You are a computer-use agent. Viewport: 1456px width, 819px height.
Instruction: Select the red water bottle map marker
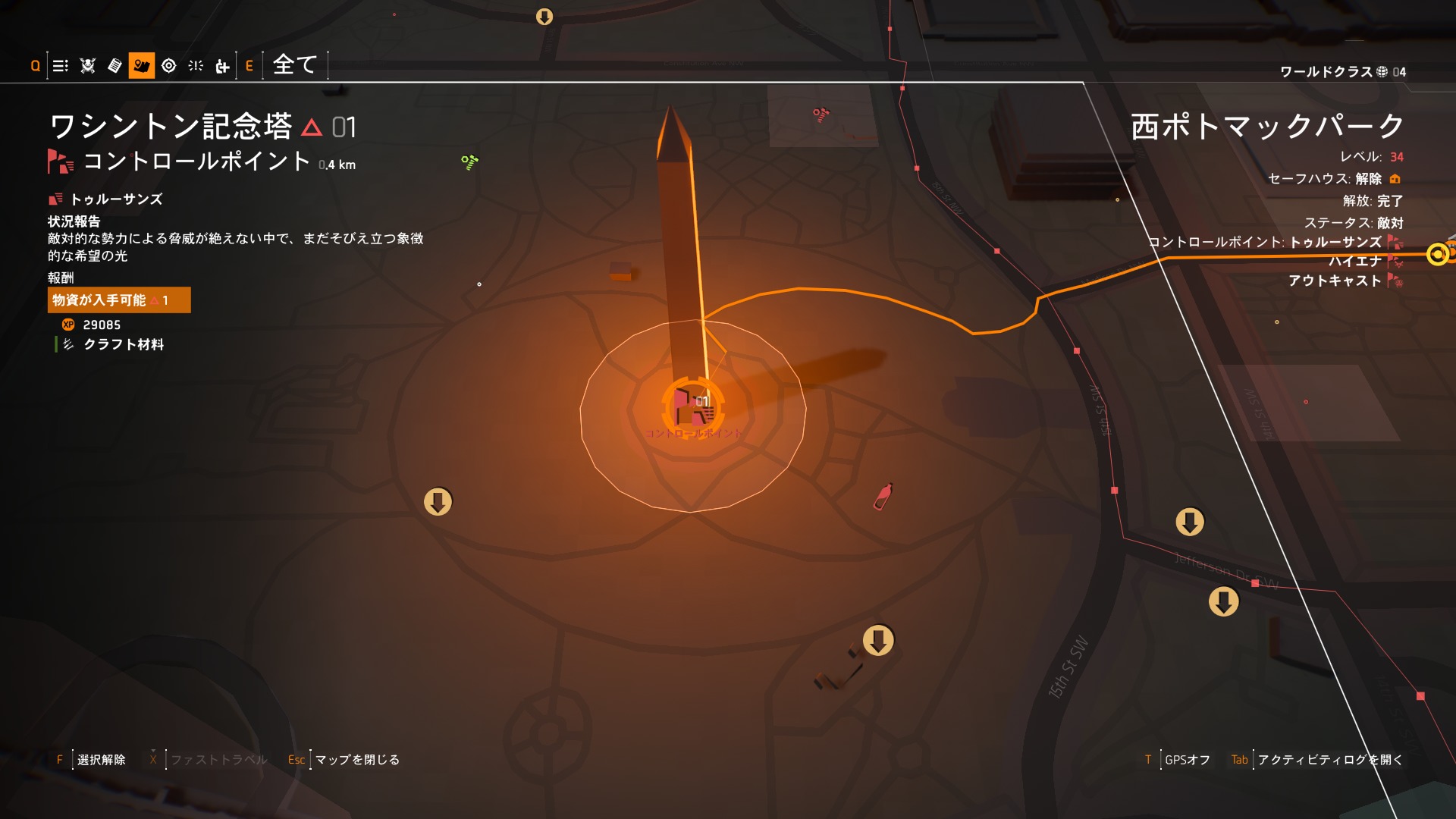click(x=883, y=497)
